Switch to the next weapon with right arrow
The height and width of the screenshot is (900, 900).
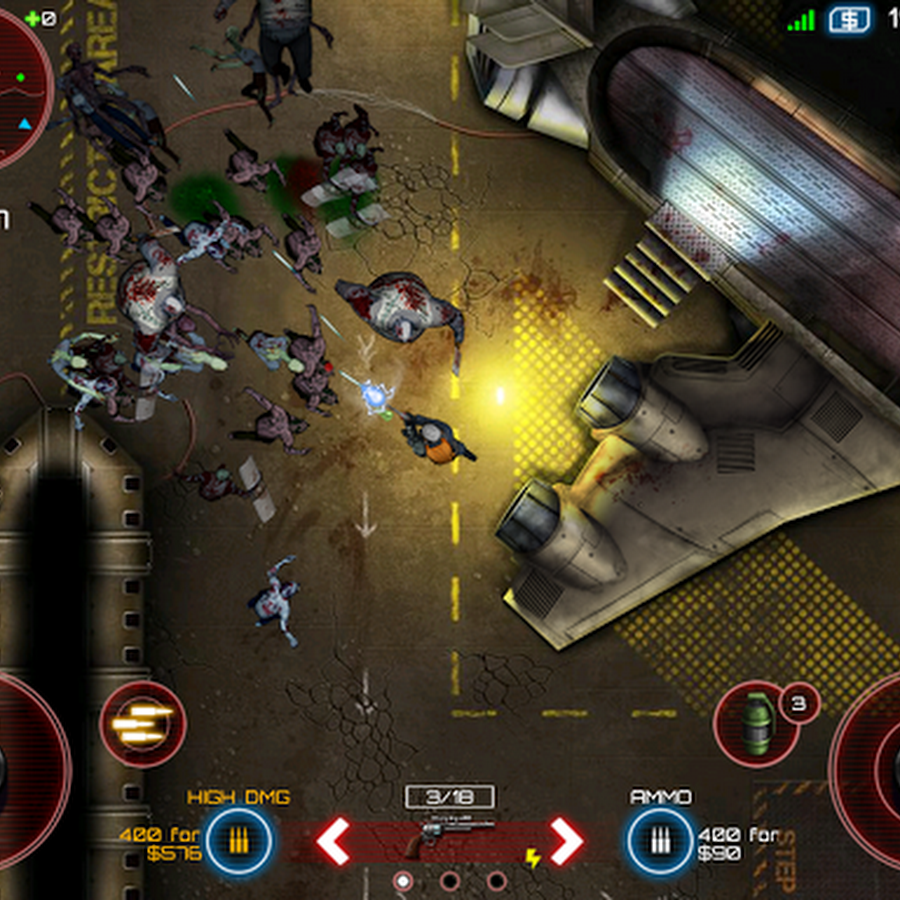566,841
